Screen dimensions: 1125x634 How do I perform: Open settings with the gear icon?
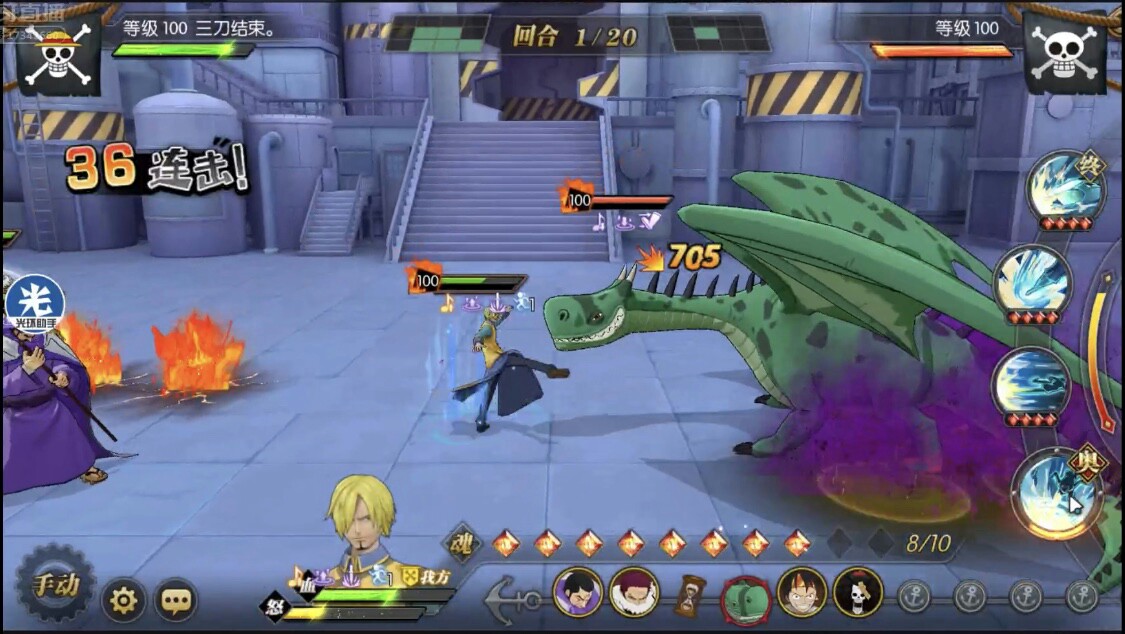[124, 600]
